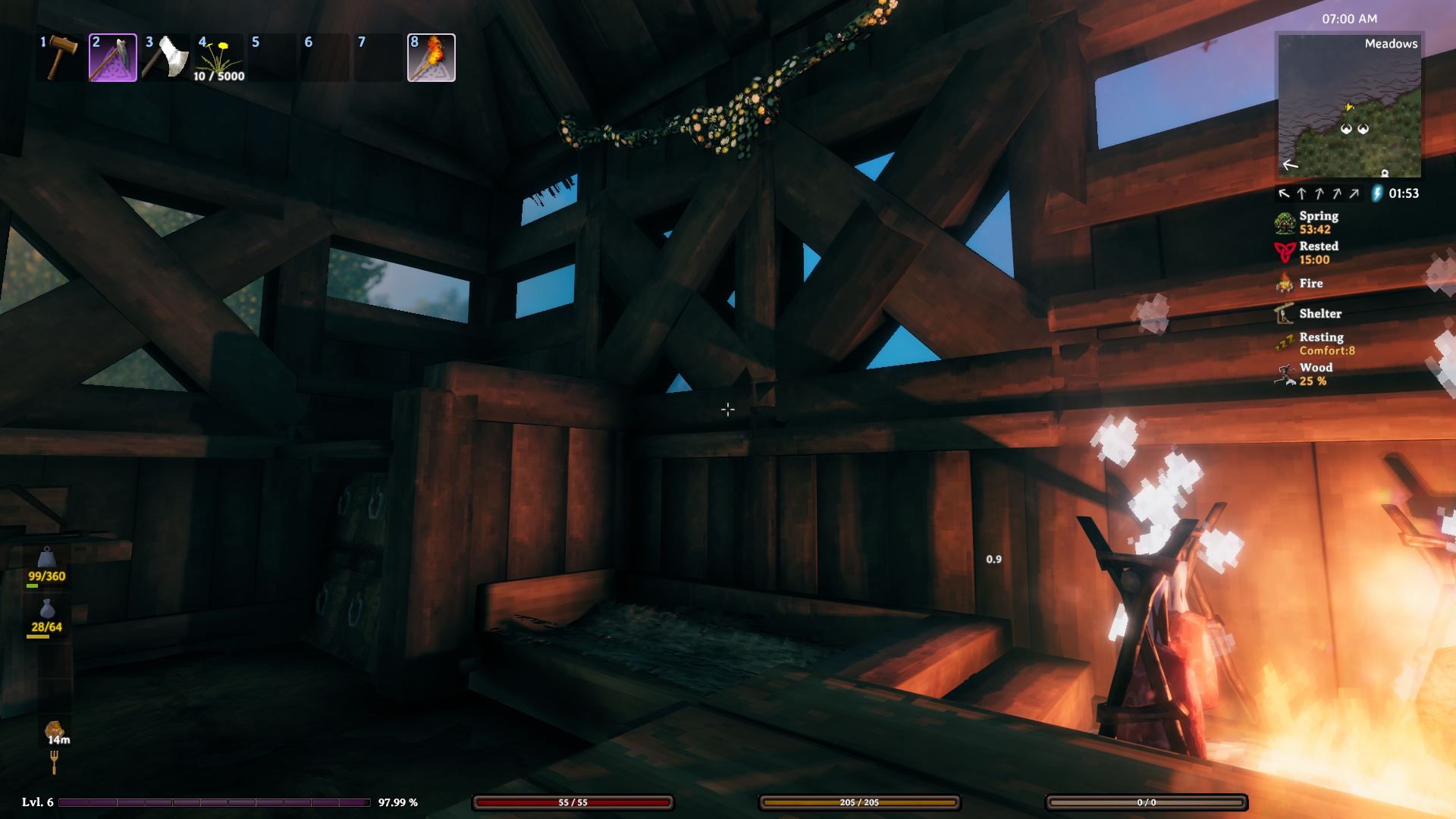Choose the purple-highlighted axe in slot 2
Image resolution: width=1456 pixels, height=819 pixels.
[x=113, y=58]
